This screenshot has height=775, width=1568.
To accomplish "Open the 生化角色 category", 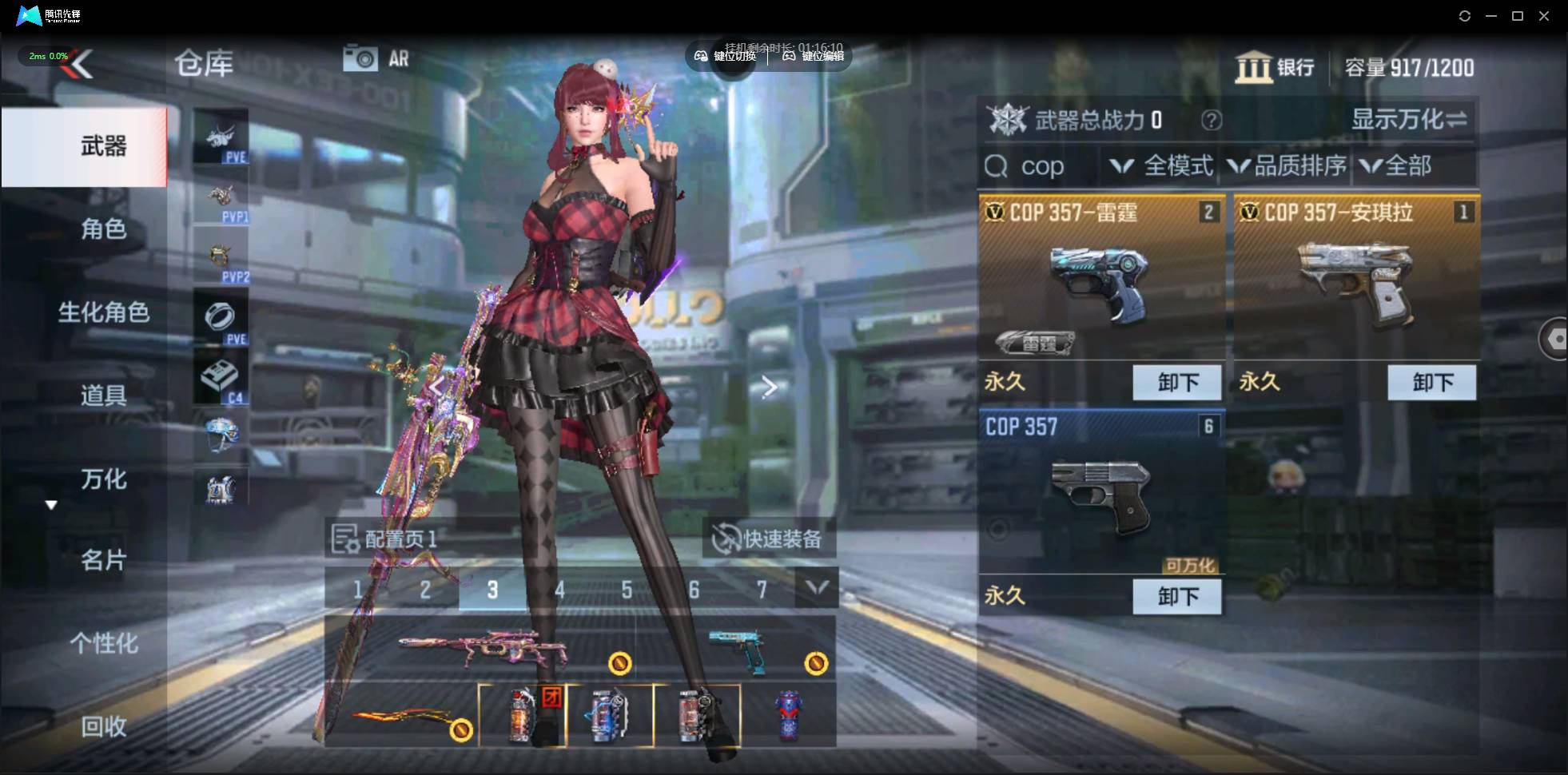I will tap(103, 312).
